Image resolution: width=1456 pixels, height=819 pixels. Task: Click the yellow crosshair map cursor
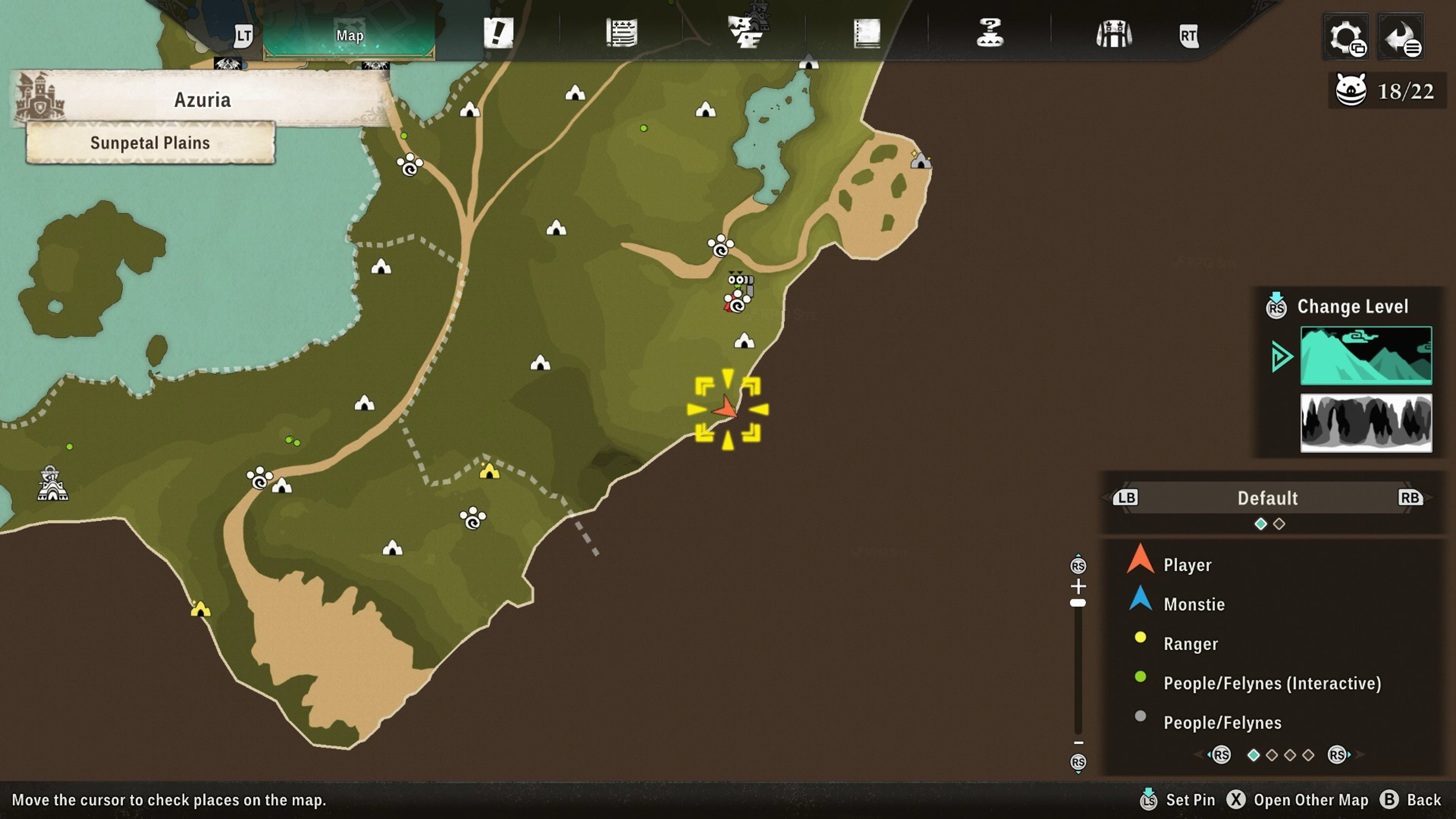pyautogui.click(x=727, y=409)
